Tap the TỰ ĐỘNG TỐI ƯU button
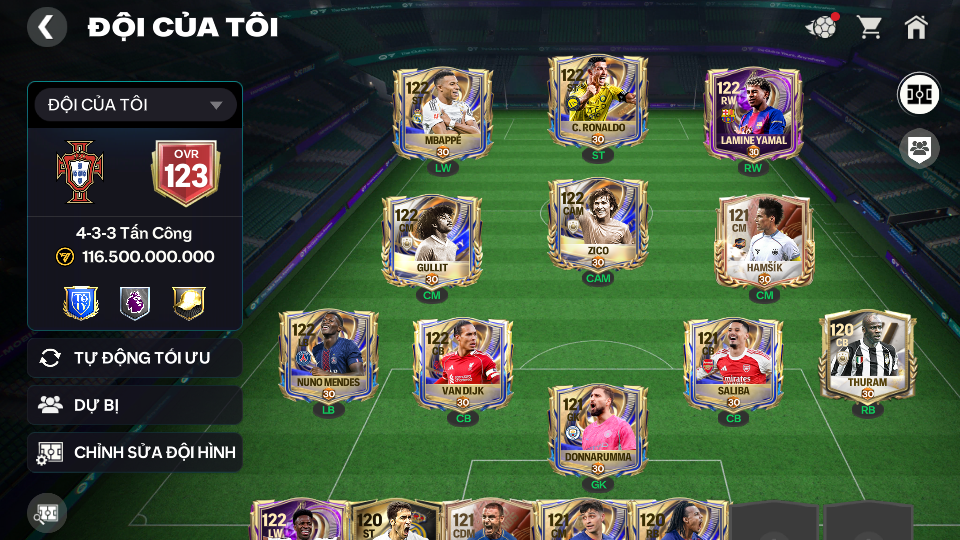The height and width of the screenshot is (540, 960). point(135,358)
